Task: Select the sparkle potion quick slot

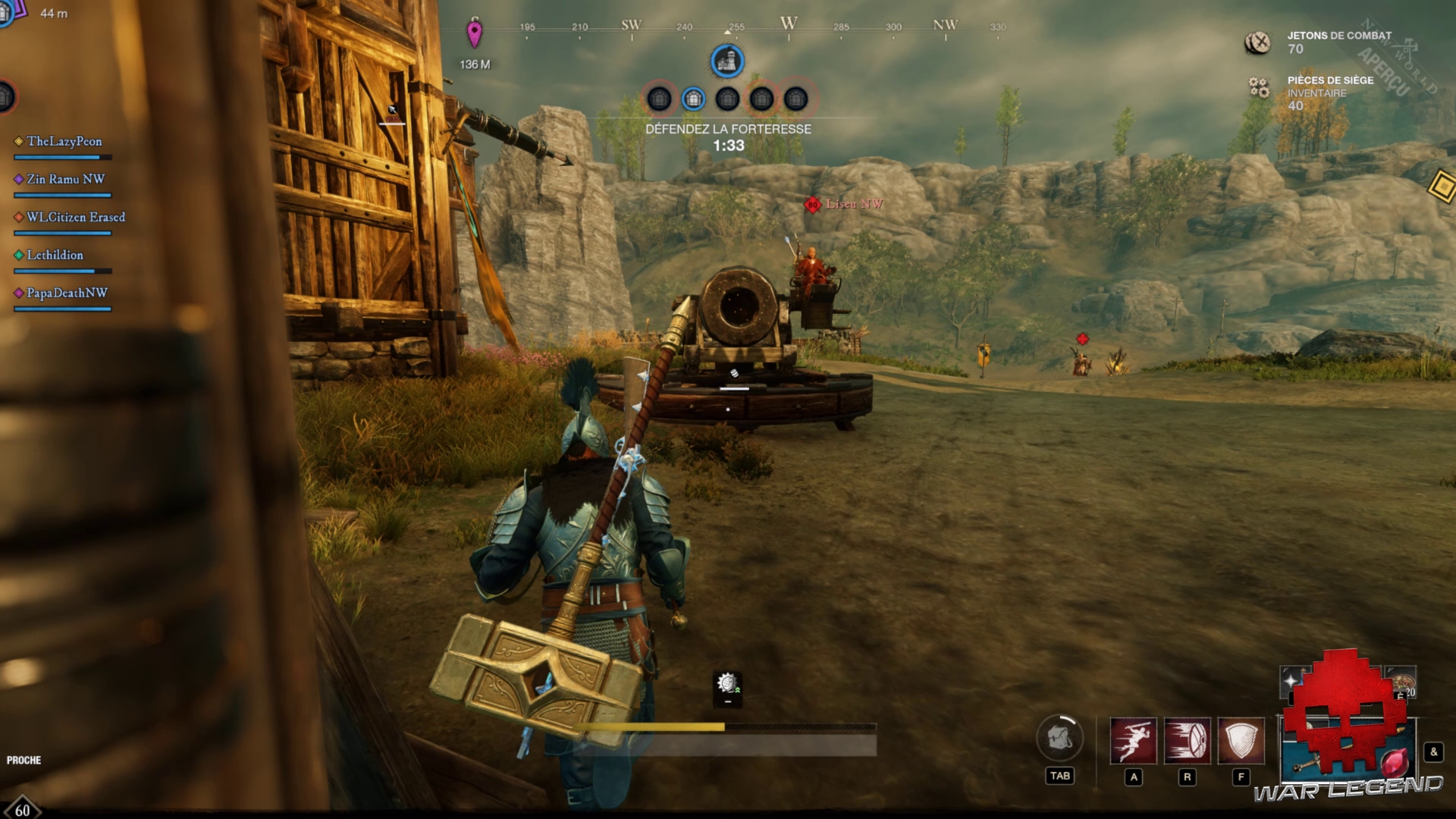Action: pos(1291,680)
